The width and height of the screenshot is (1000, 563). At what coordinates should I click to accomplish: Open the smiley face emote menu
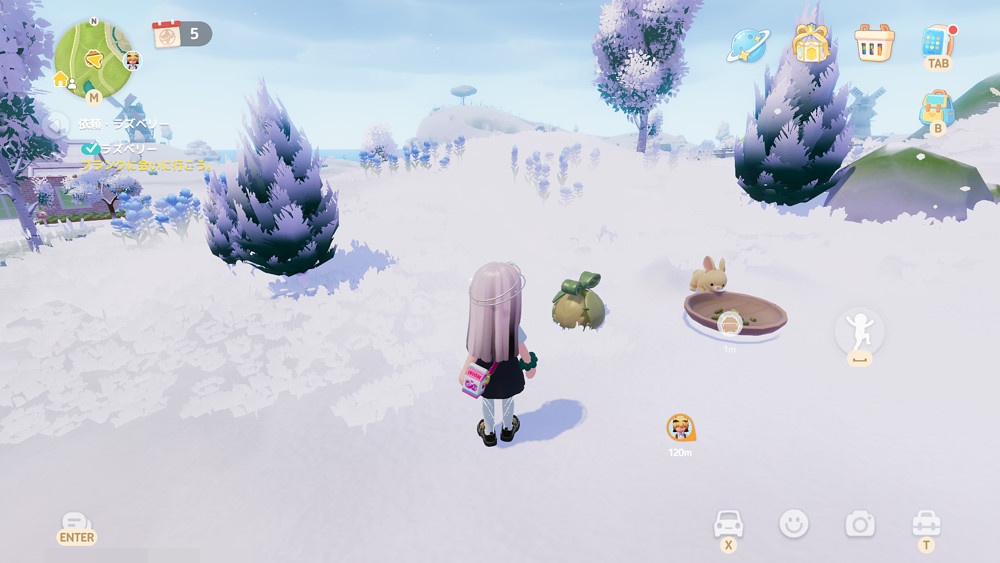(x=794, y=523)
